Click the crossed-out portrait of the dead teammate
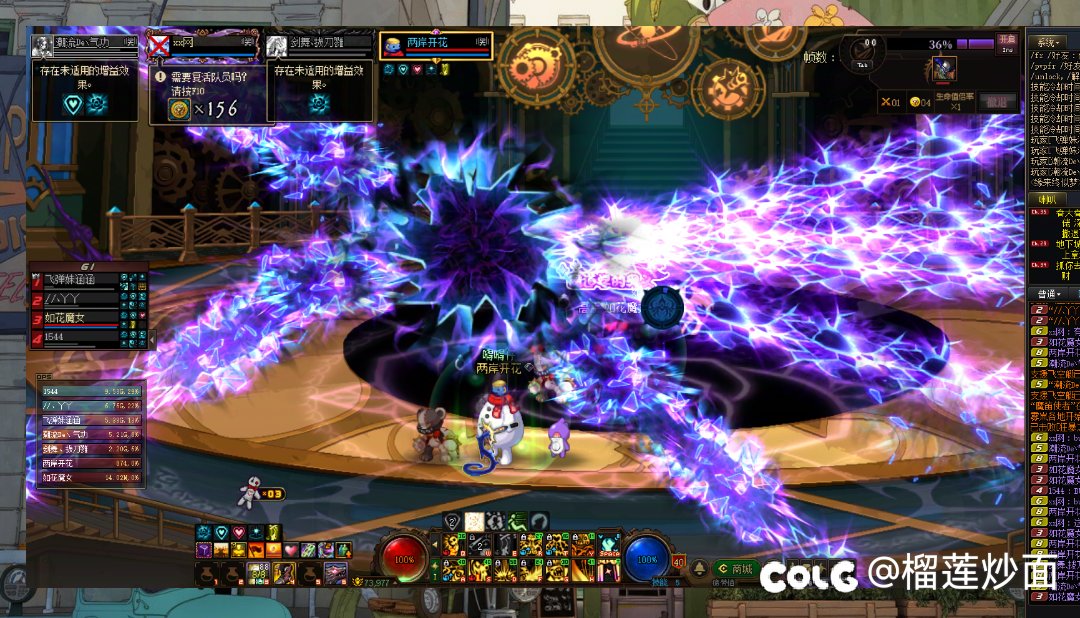This screenshot has width=1080, height=618. [157, 46]
